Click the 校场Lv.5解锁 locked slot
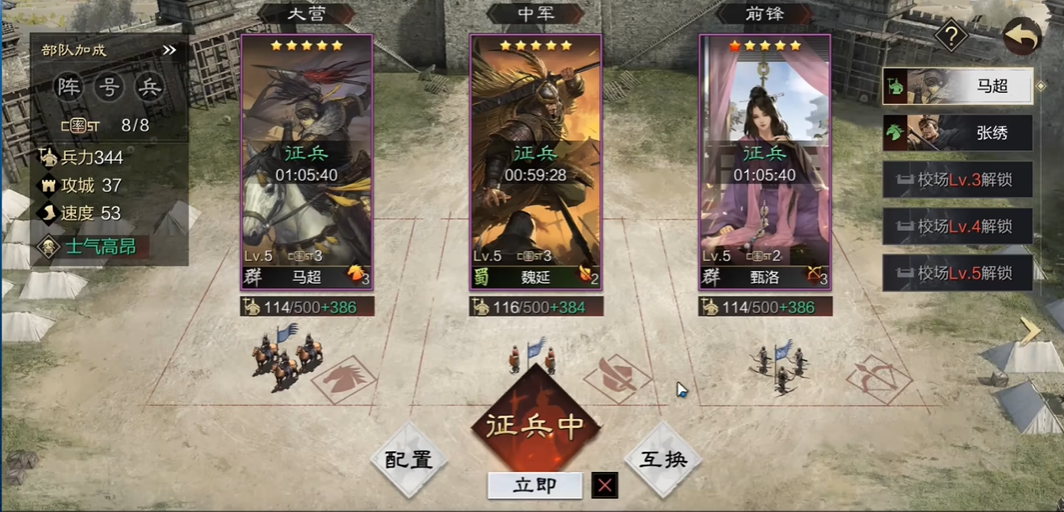Image resolution: width=1064 pixels, height=512 pixels. coord(958,273)
